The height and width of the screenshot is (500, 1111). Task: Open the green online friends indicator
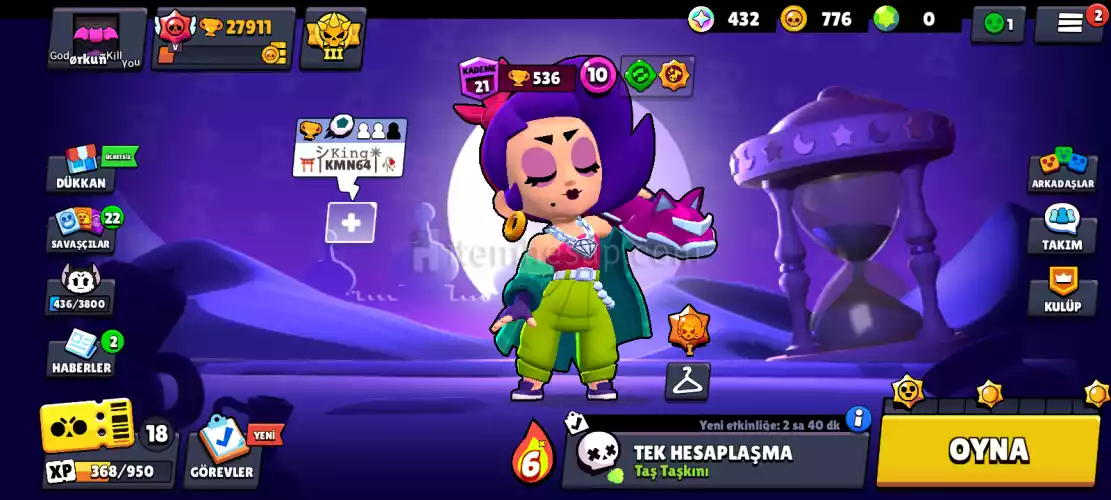coord(998,24)
